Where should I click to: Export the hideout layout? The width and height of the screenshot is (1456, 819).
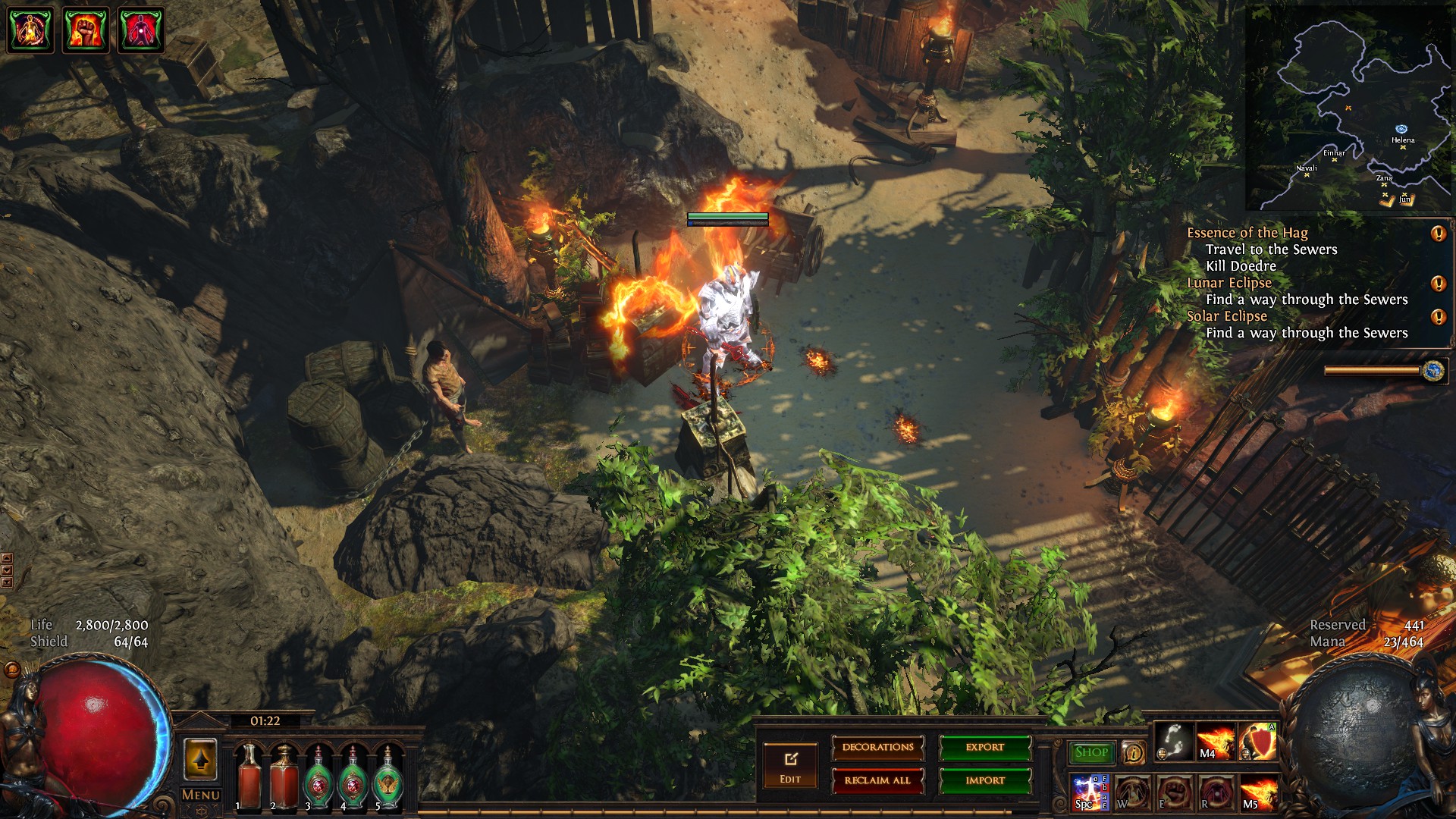[x=985, y=748]
